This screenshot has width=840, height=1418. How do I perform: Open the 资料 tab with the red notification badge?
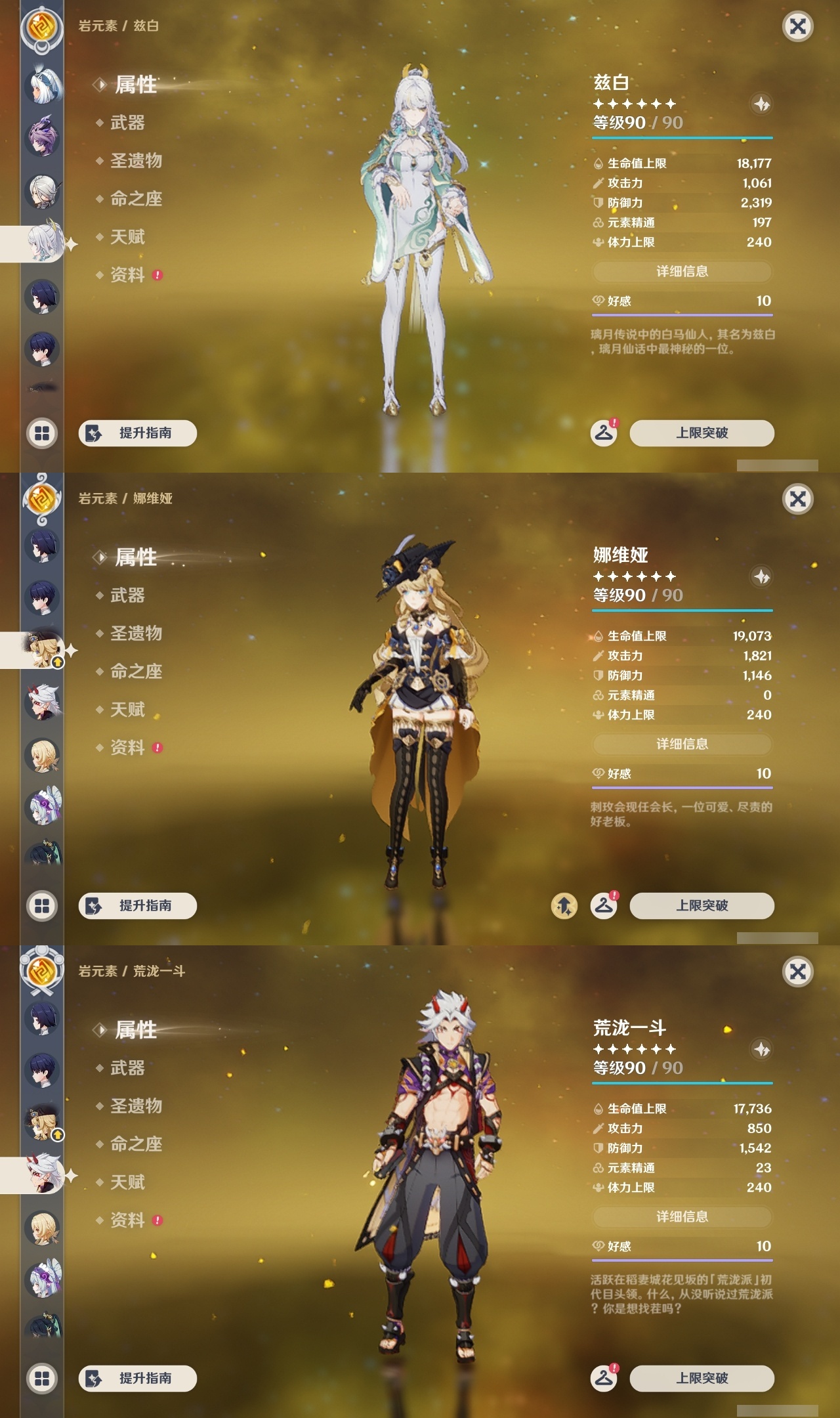click(128, 276)
